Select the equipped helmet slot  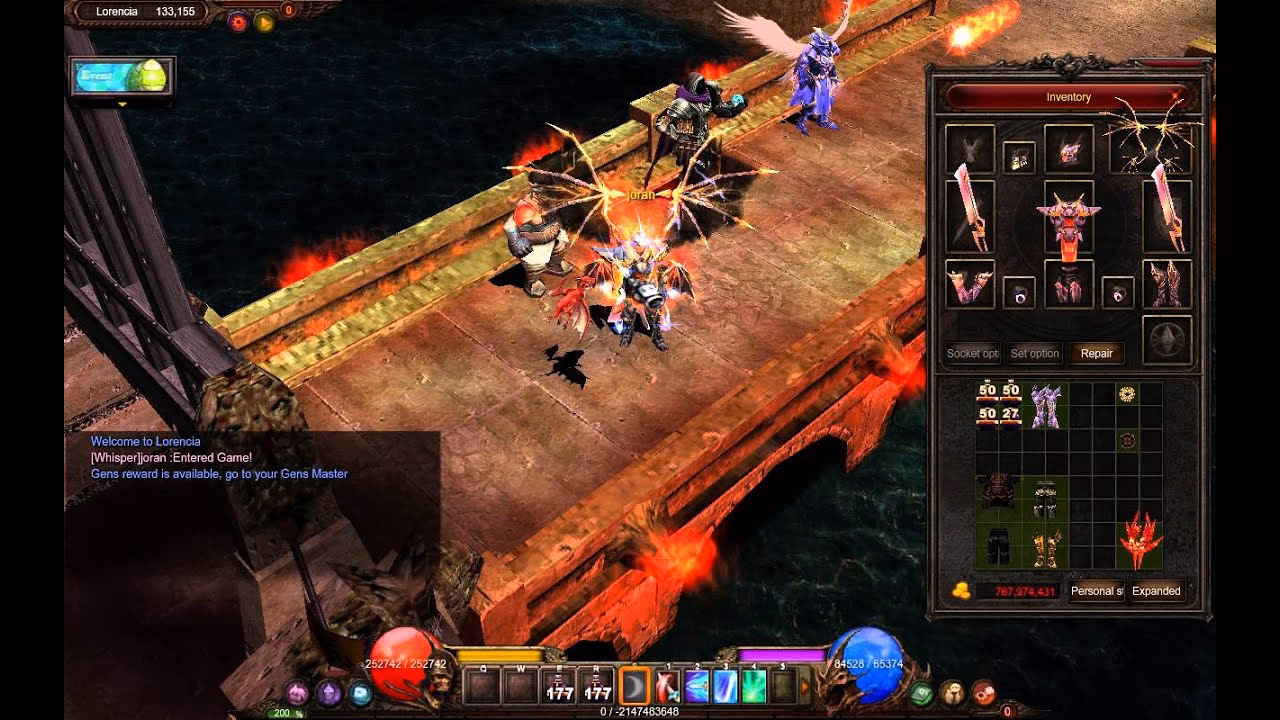coord(1068,149)
